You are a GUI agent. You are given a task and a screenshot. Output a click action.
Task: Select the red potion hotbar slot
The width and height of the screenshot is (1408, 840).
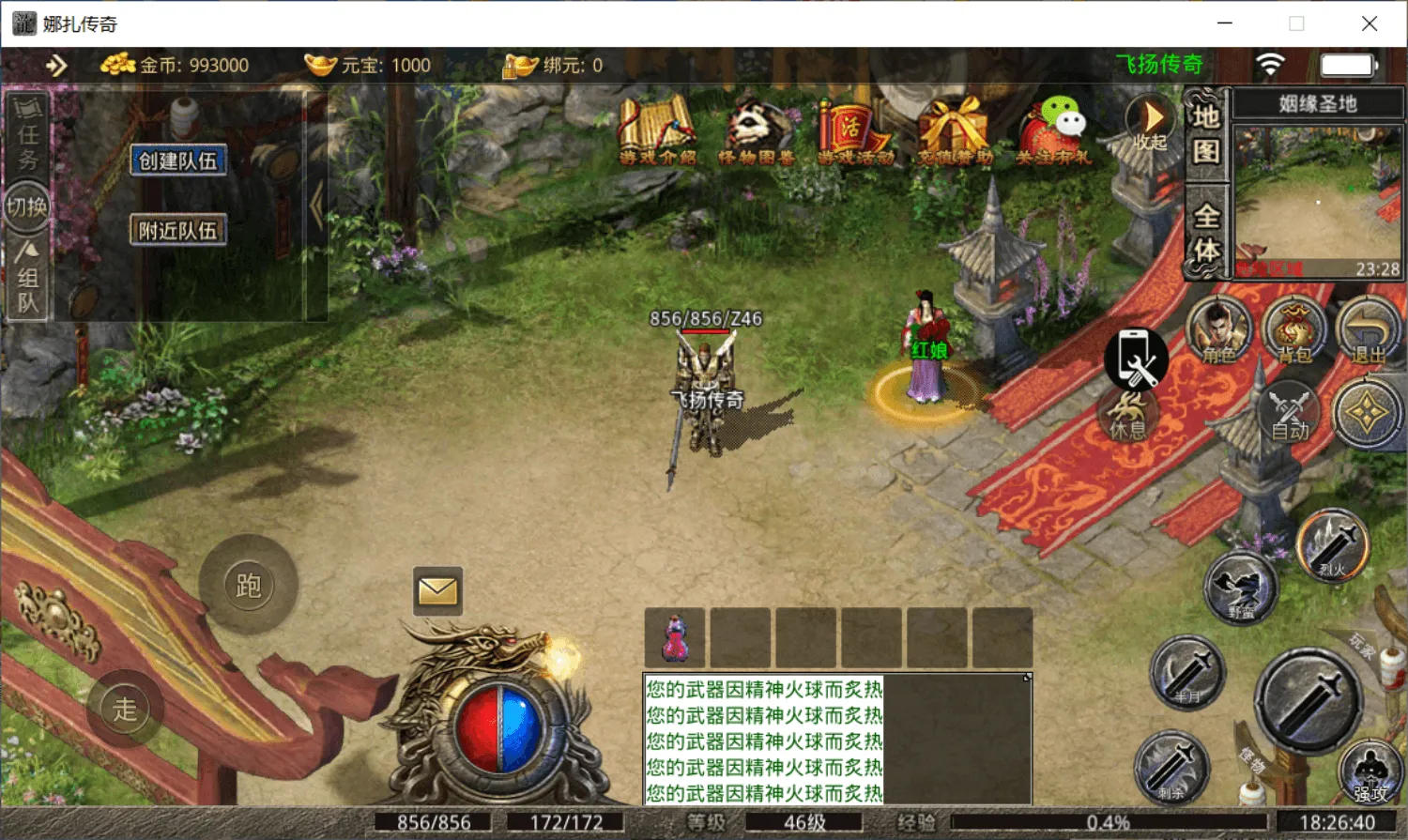click(675, 638)
